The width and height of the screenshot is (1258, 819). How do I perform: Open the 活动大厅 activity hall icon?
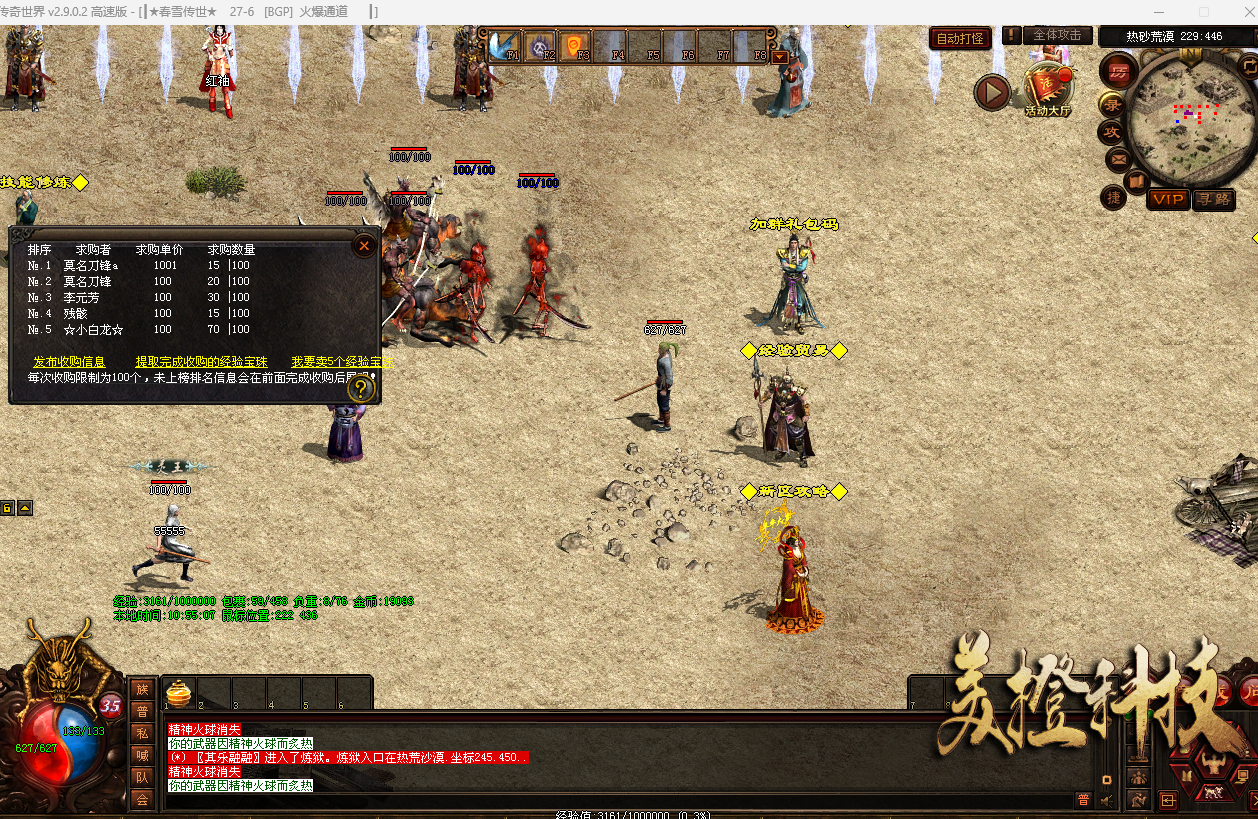(x=1047, y=89)
